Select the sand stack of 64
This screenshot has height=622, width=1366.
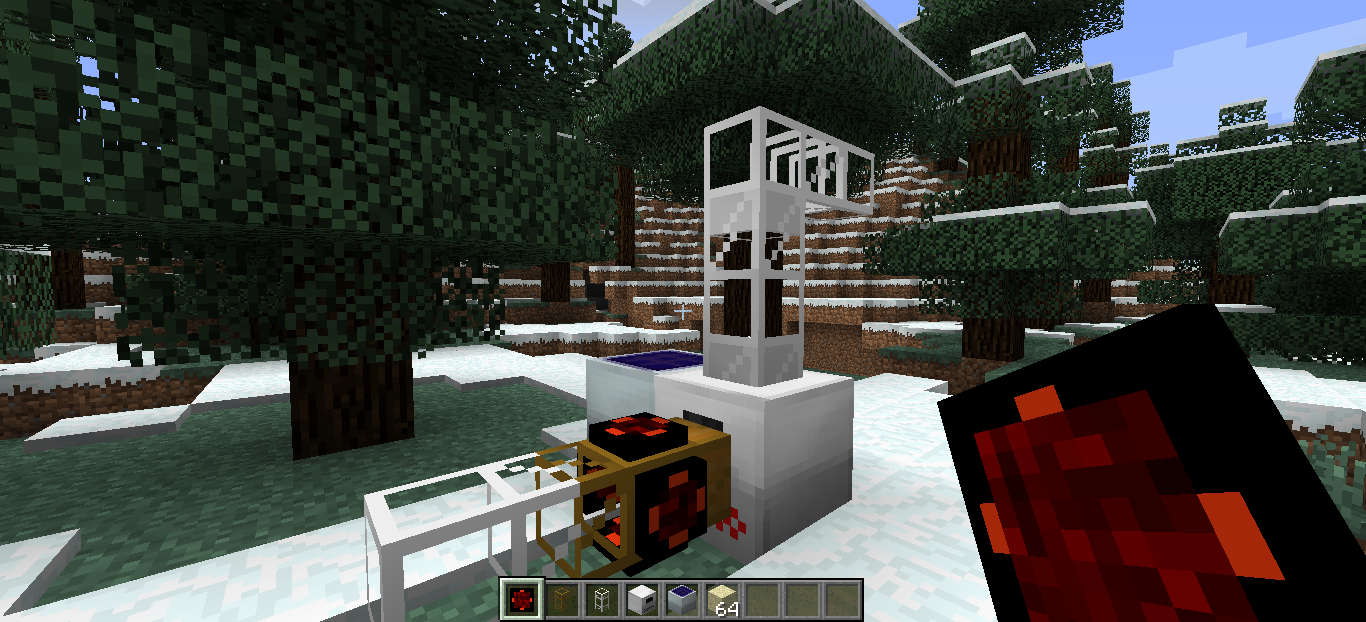722,599
